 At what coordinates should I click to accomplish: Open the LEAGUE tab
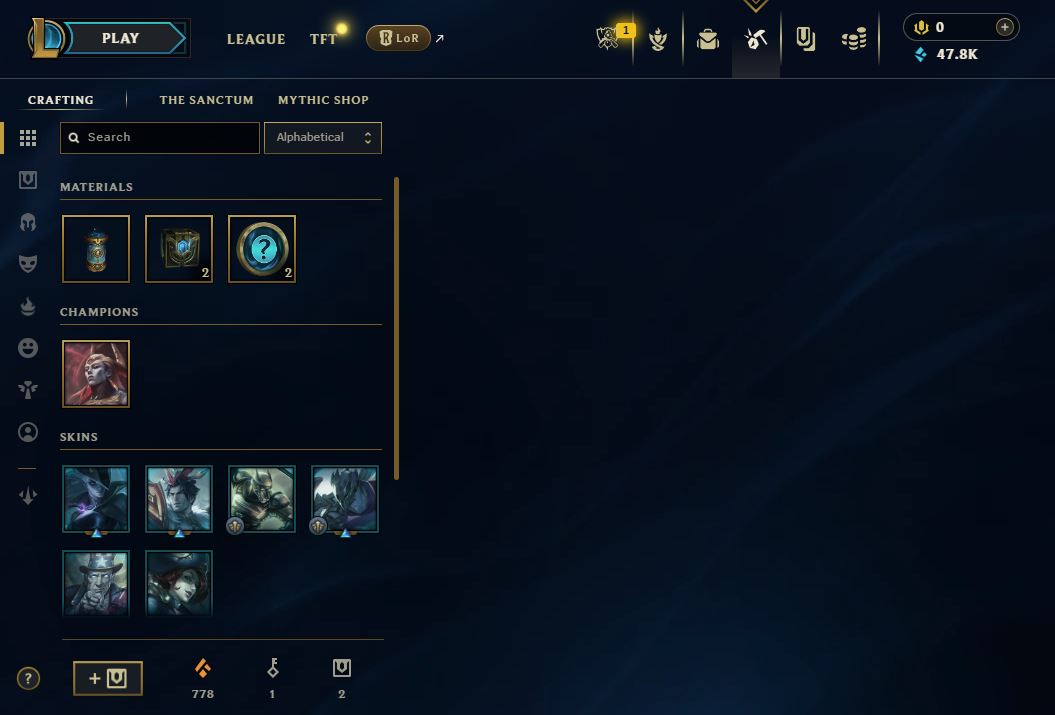256,39
